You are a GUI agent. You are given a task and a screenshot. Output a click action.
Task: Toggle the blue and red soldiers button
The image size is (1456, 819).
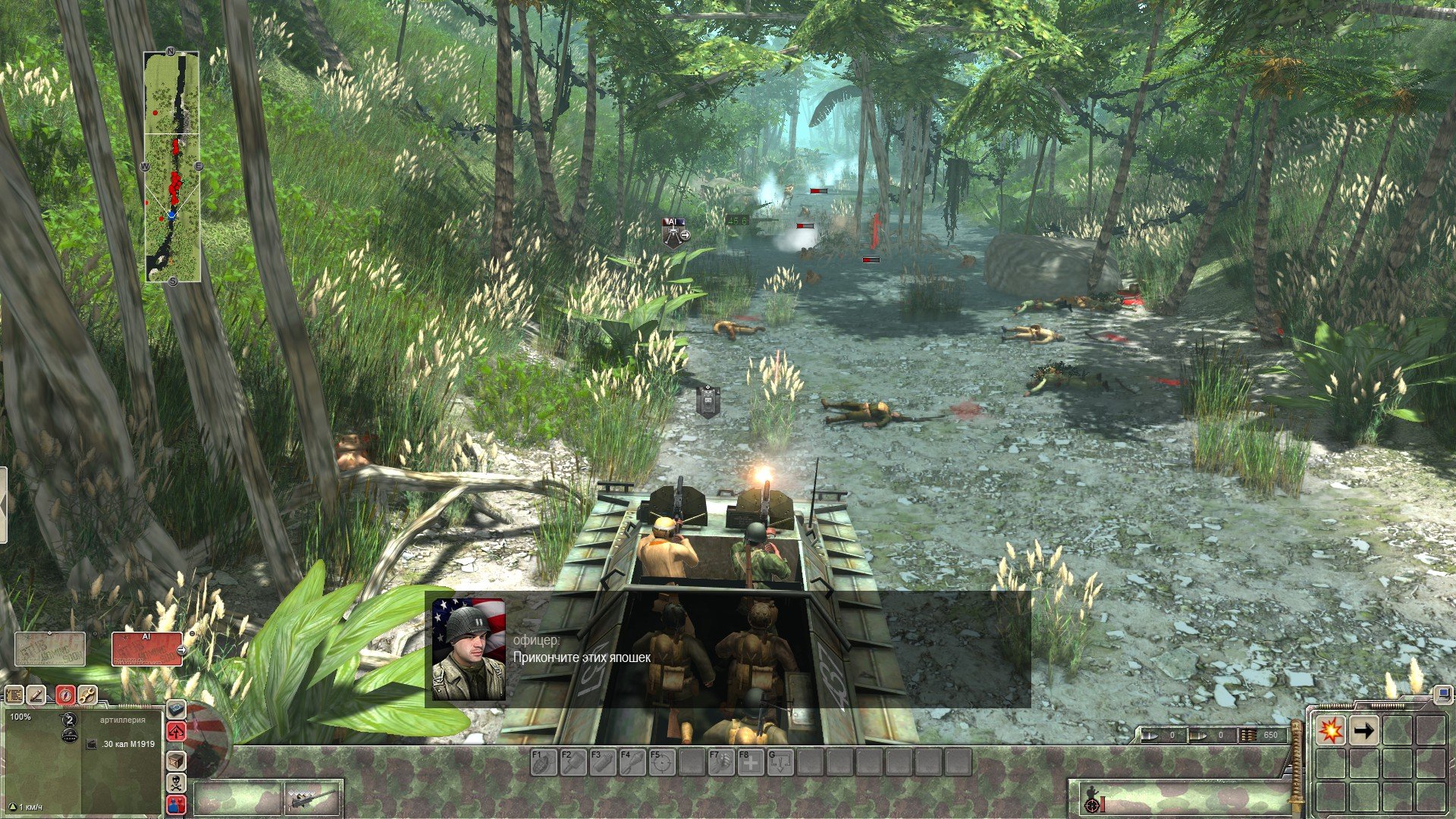pos(176,805)
